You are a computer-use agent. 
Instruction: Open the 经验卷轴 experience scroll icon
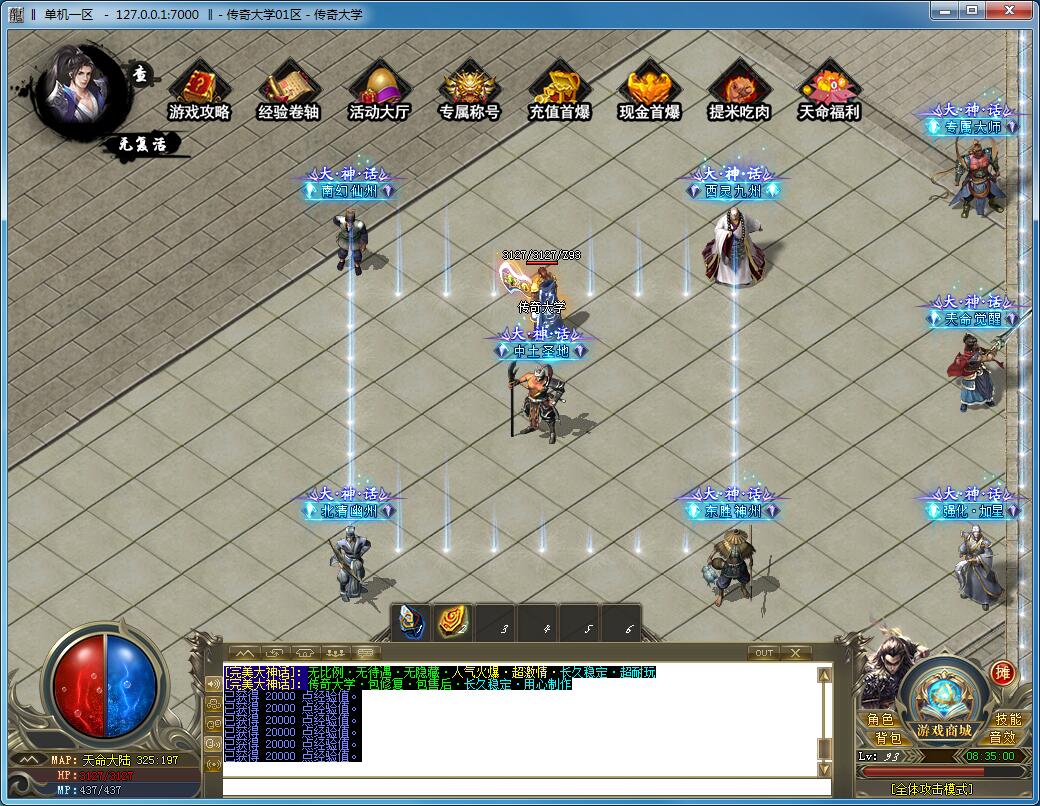pyautogui.click(x=288, y=91)
